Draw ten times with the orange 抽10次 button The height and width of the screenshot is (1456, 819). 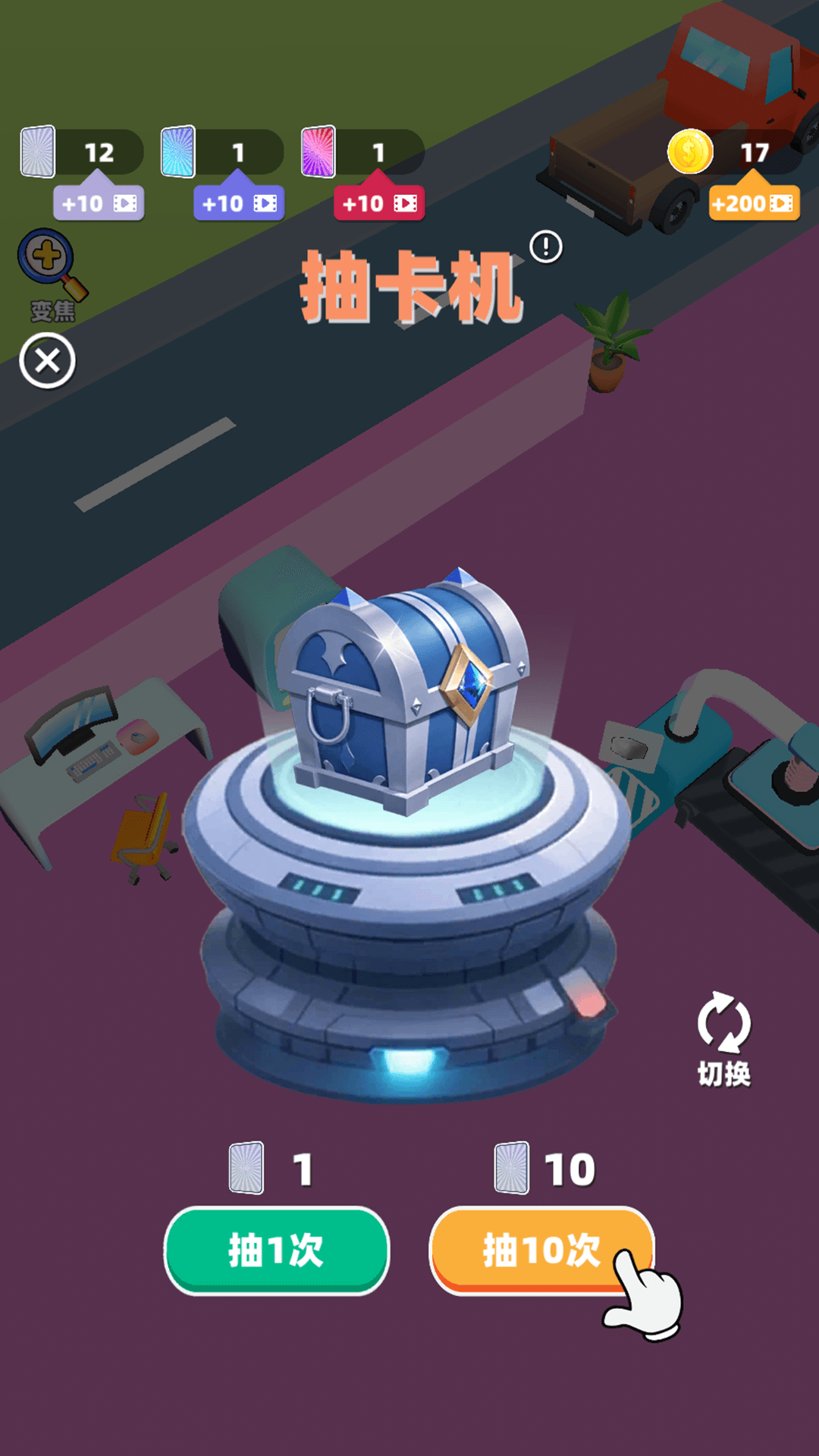click(540, 1250)
